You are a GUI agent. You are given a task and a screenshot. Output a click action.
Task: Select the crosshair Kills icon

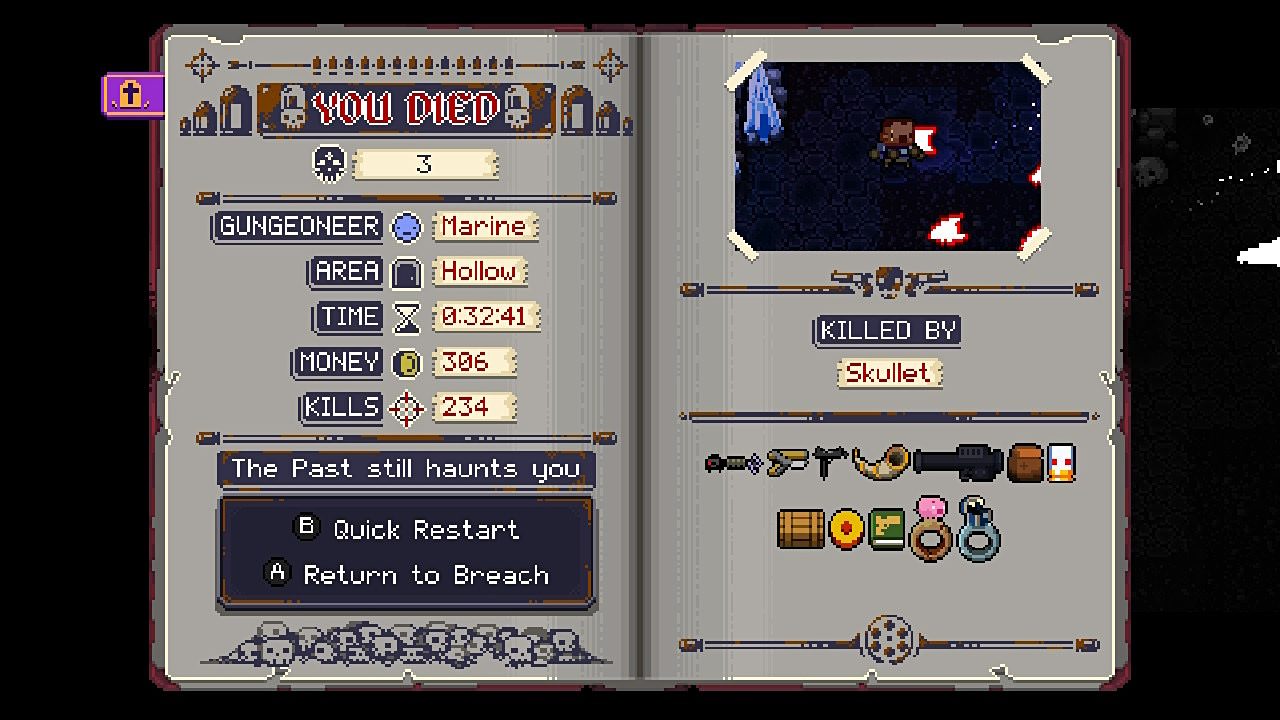point(406,407)
